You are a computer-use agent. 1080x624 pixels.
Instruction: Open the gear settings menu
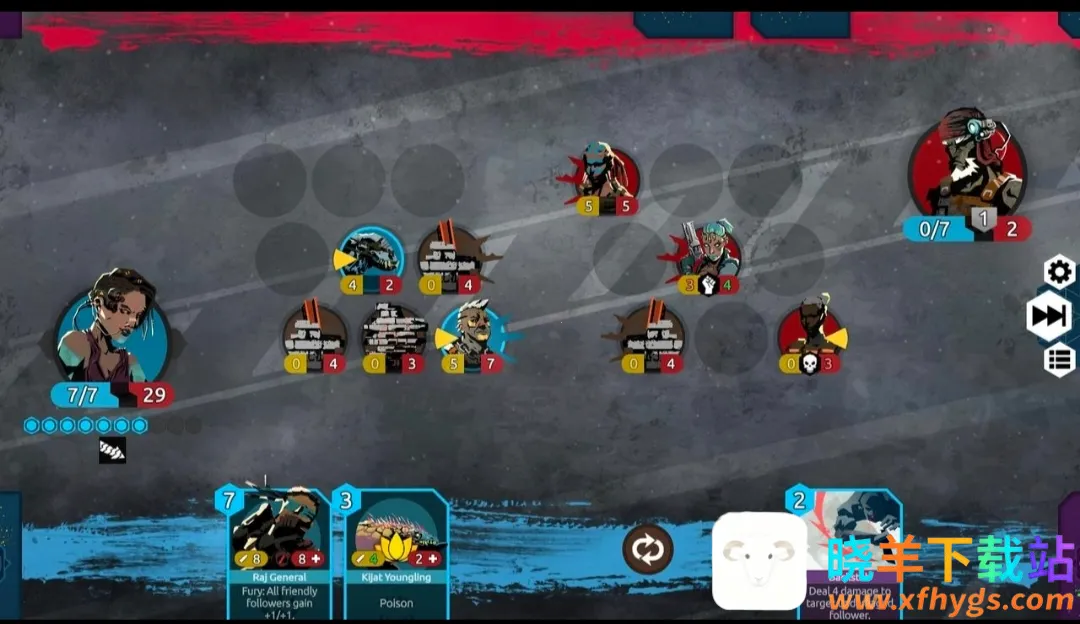click(x=1059, y=271)
